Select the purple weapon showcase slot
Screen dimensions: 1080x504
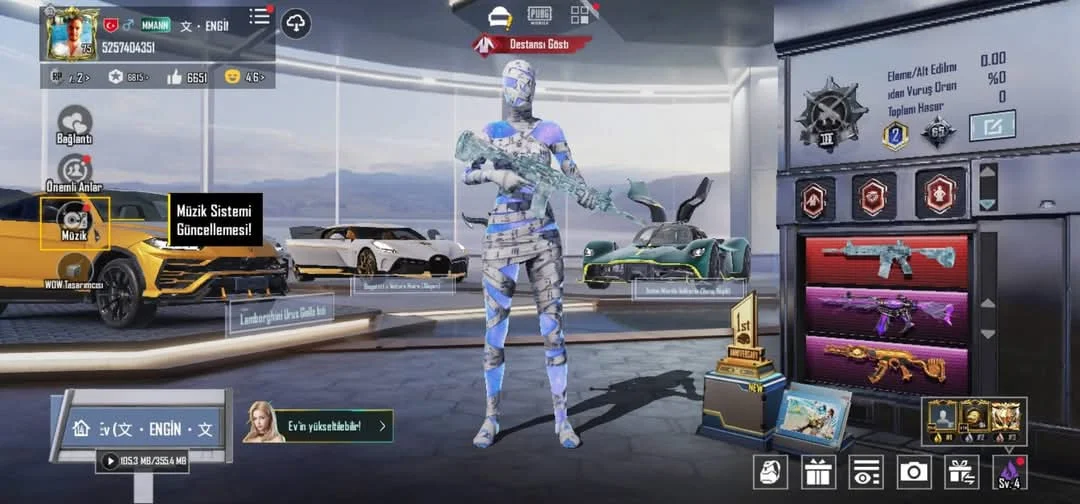[887, 315]
